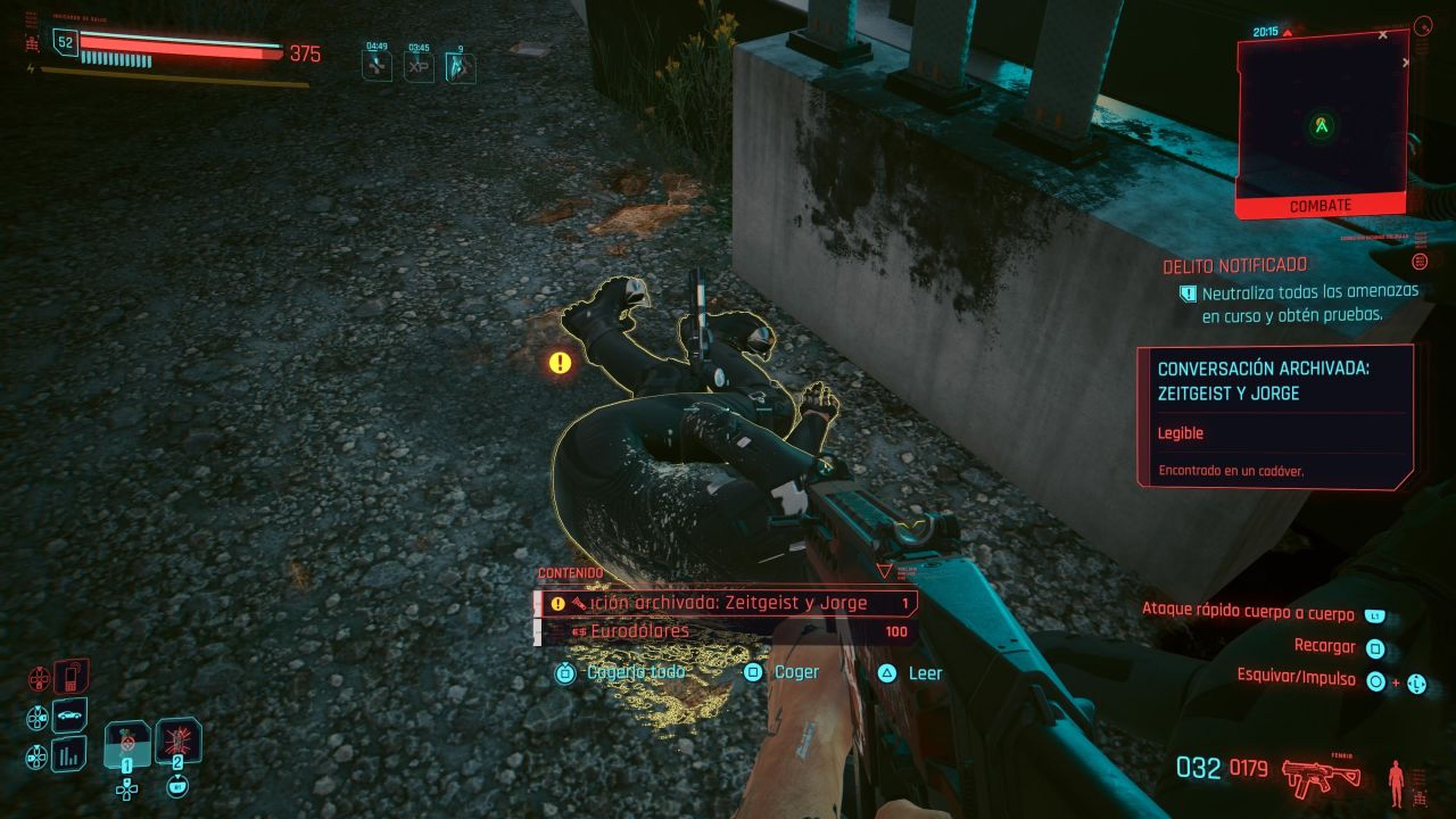The height and width of the screenshot is (819, 1456).
Task: Use the healing item in quick slot 1
Action: click(x=127, y=744)
